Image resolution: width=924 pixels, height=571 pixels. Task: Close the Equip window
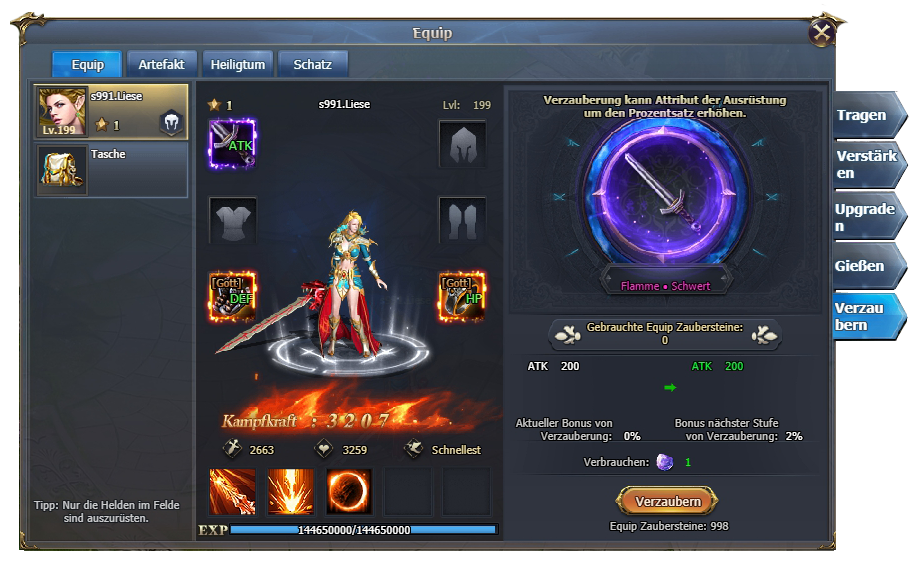822,33
